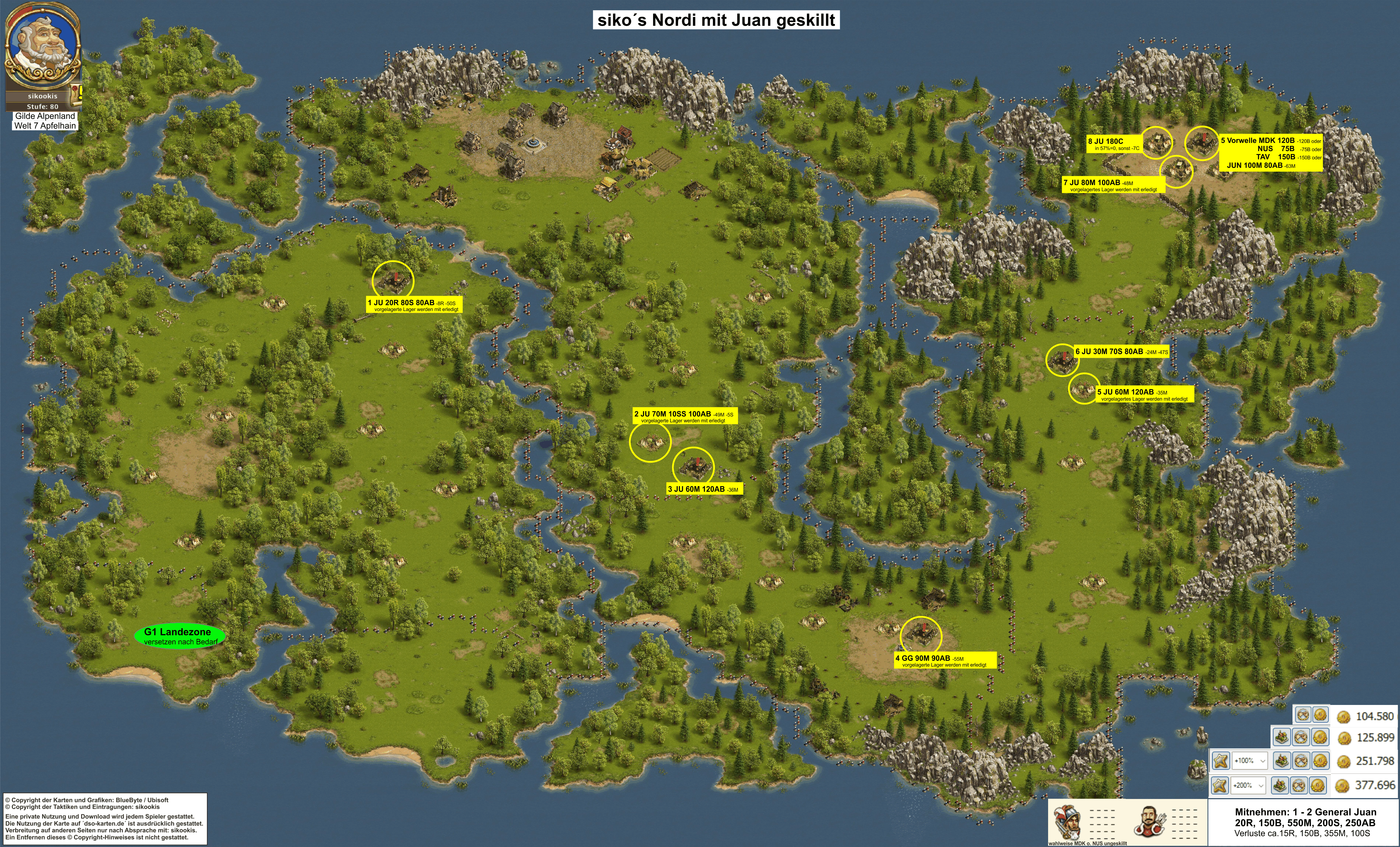Viewport: 1400px width, 847px height.
Task: Click the handshake icon in the 377.696 row
Action: click(1299, 786)
